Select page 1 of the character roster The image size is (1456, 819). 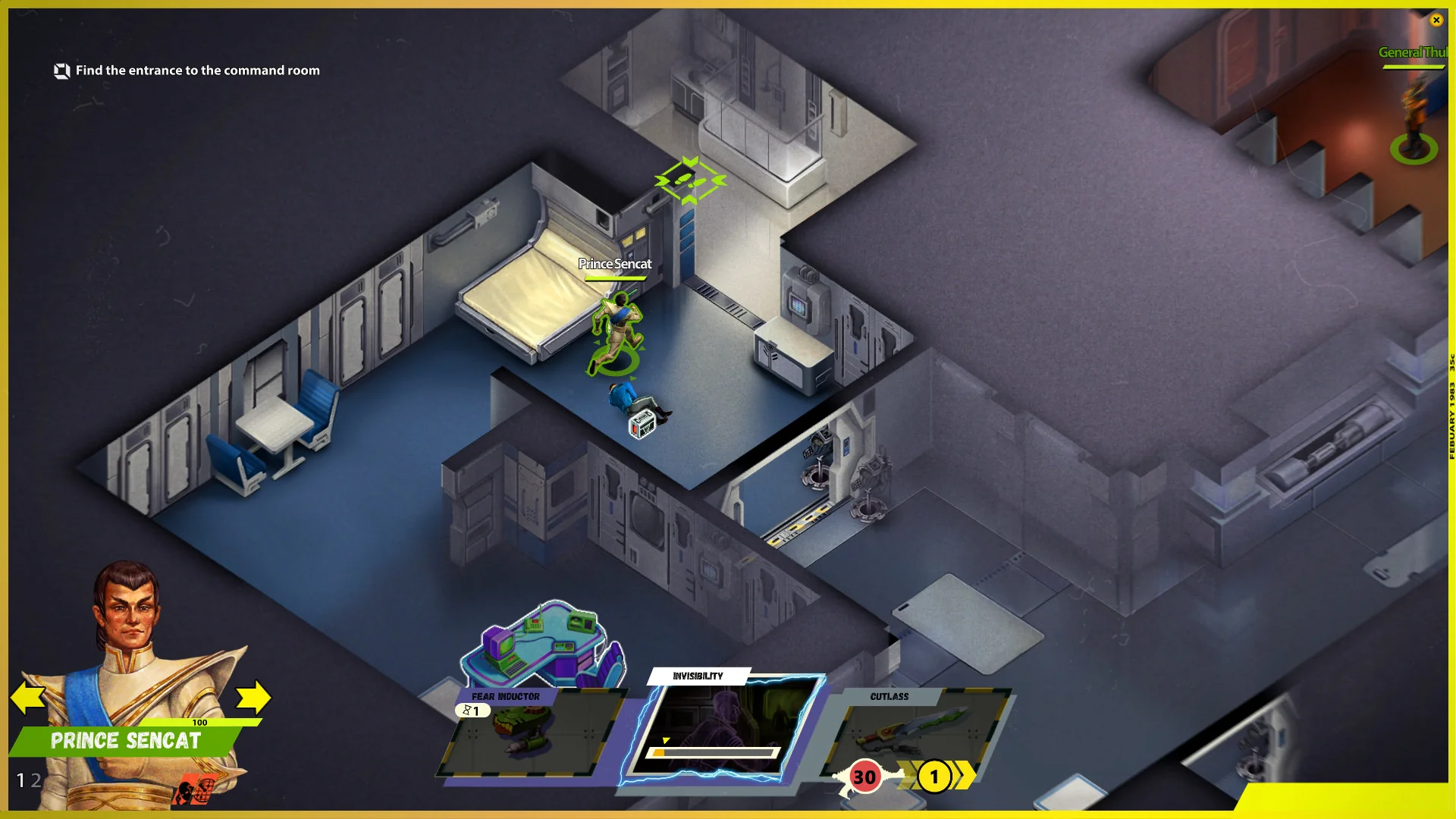[x=20, y=780]
